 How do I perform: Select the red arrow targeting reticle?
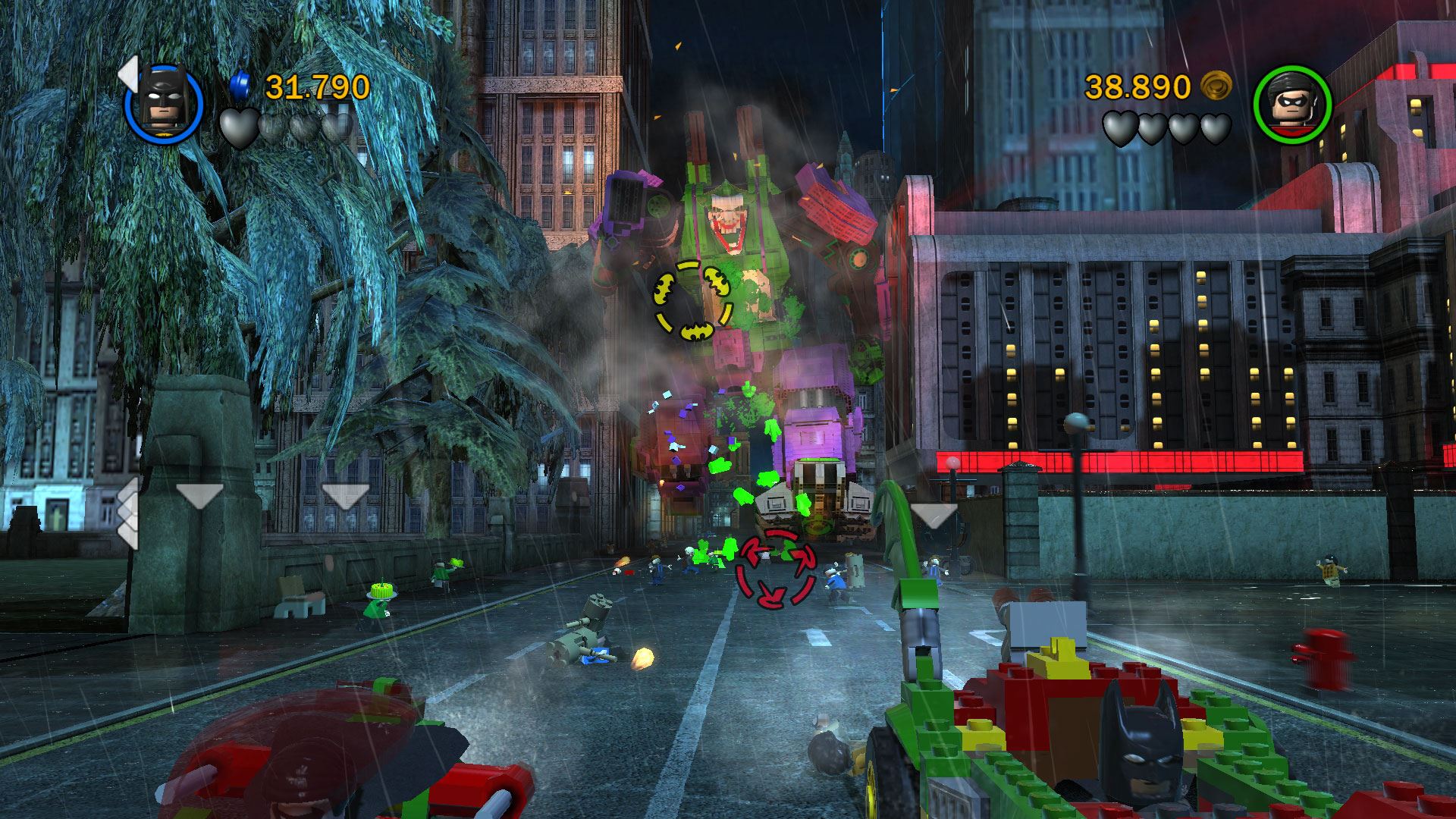click(x=776, y=569)
